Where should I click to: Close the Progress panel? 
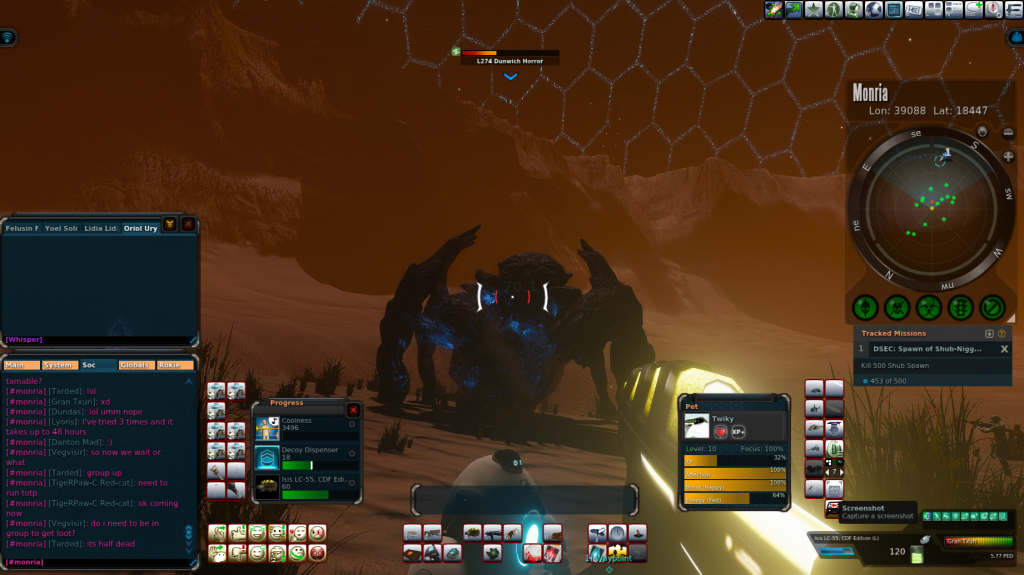(353, 410)
